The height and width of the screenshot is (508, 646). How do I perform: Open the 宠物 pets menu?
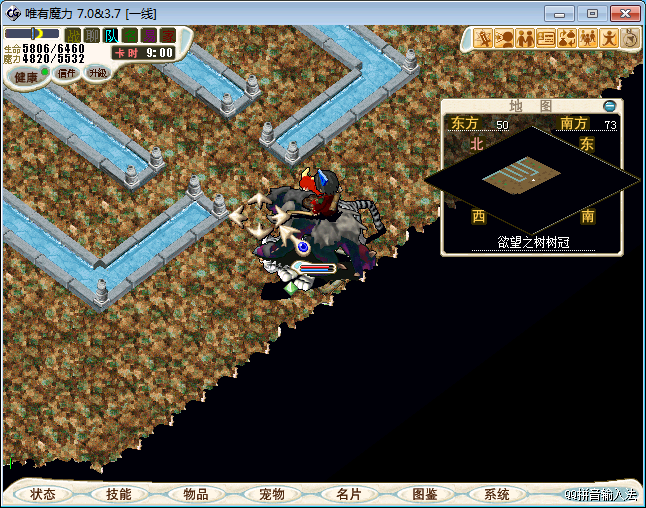[272, 494]
